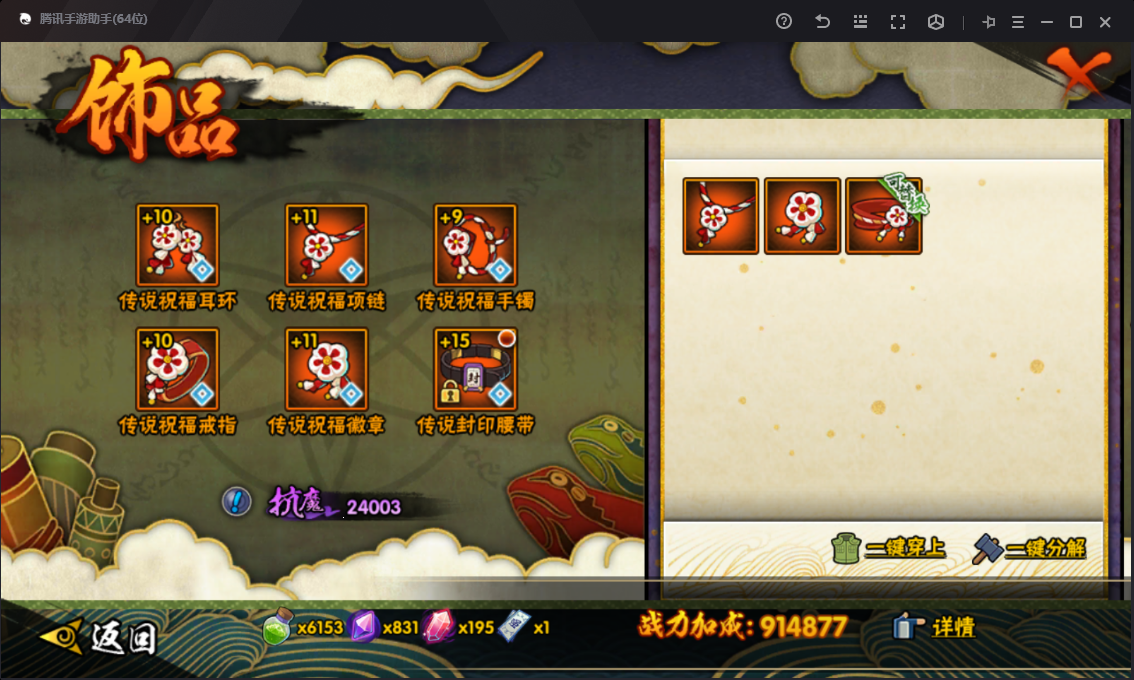
Task: Open 详情 details for power bonus
Action: click(935, 627)
